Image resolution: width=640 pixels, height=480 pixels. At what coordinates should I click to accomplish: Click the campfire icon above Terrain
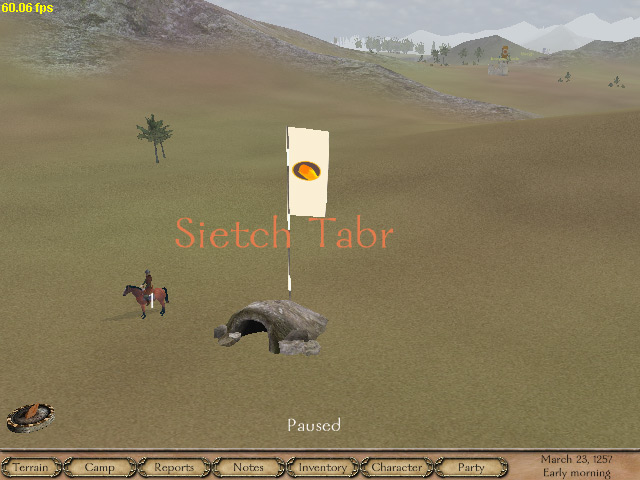pyautogui.click(x=30, y=415)
